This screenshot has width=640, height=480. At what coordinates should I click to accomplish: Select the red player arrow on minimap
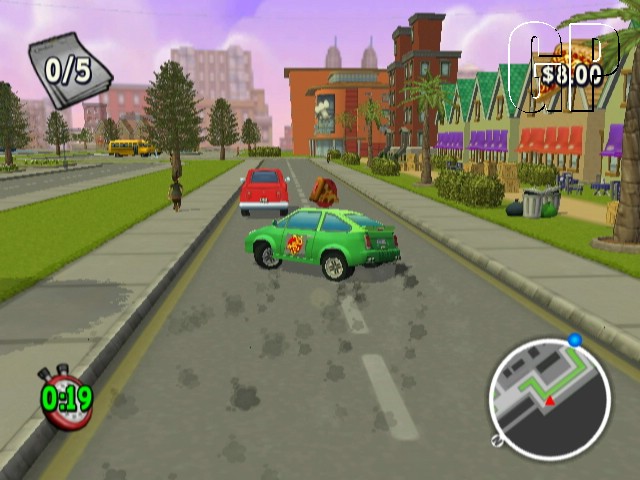(549, 400)
